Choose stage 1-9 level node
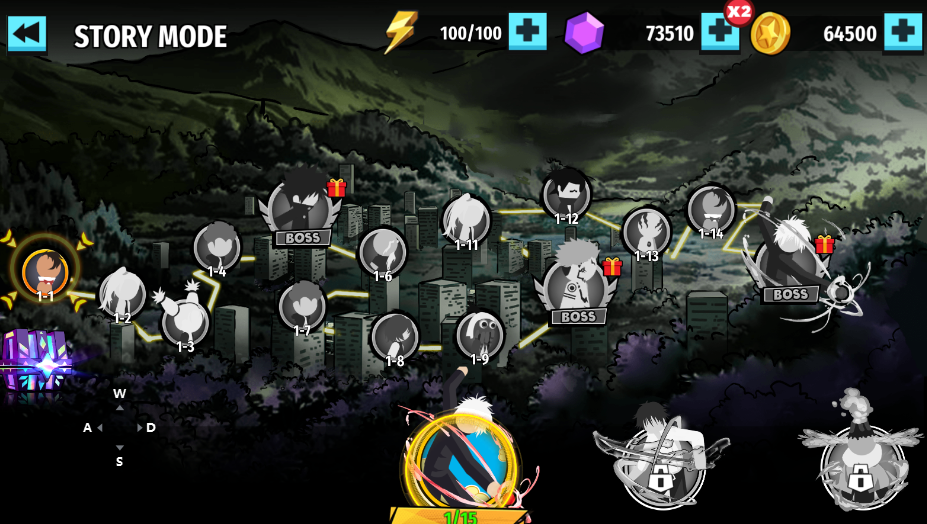 [480, 334]
